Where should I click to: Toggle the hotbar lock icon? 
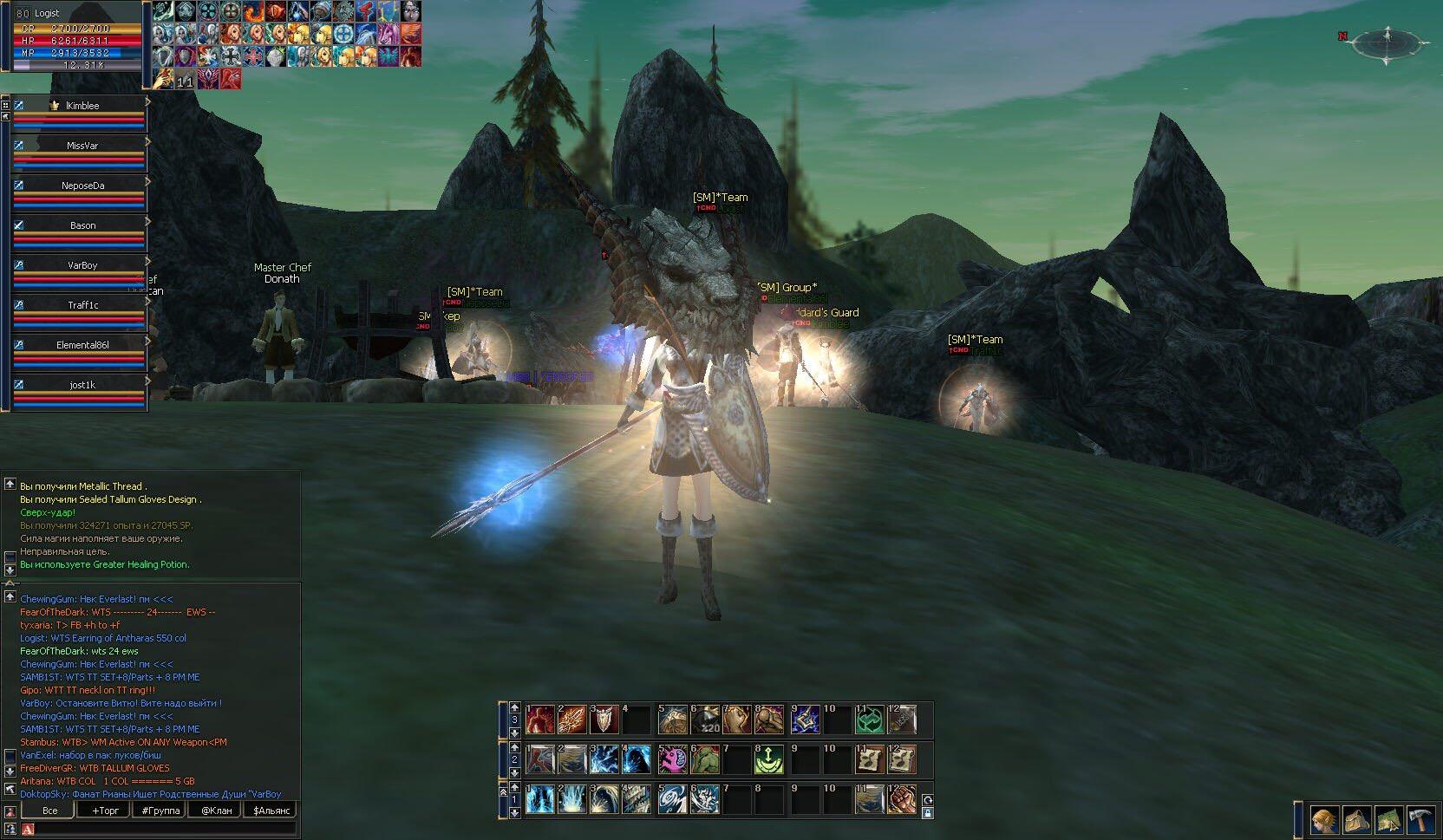tap(927, 813)
